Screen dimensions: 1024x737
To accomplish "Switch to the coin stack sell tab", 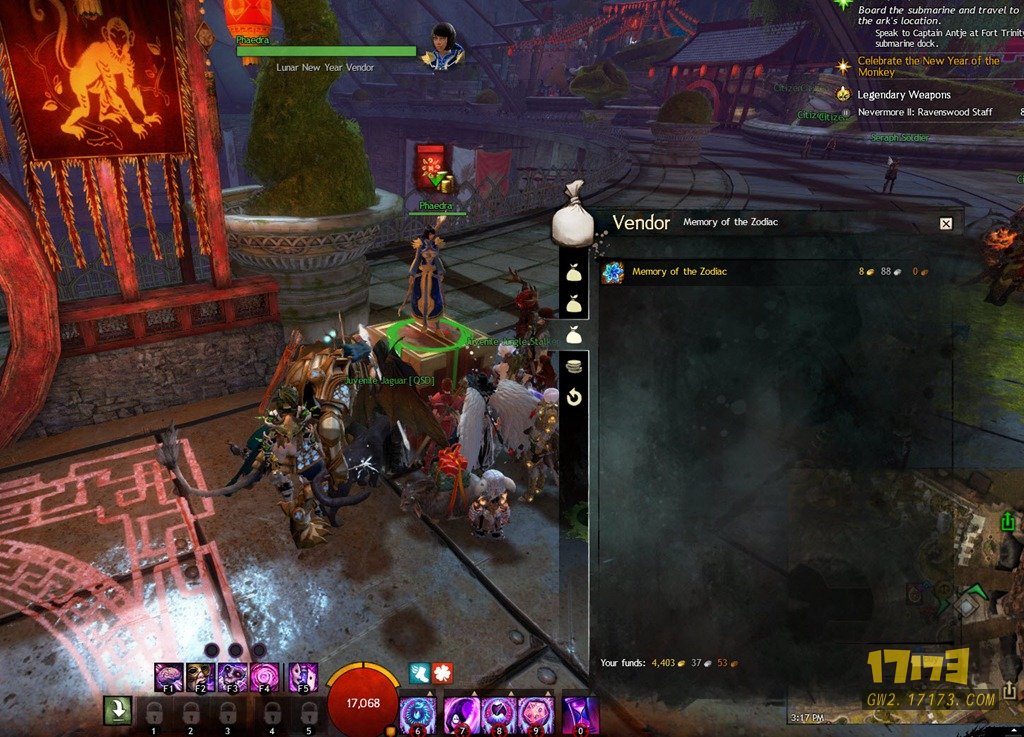I will click(x=574, y=367).
